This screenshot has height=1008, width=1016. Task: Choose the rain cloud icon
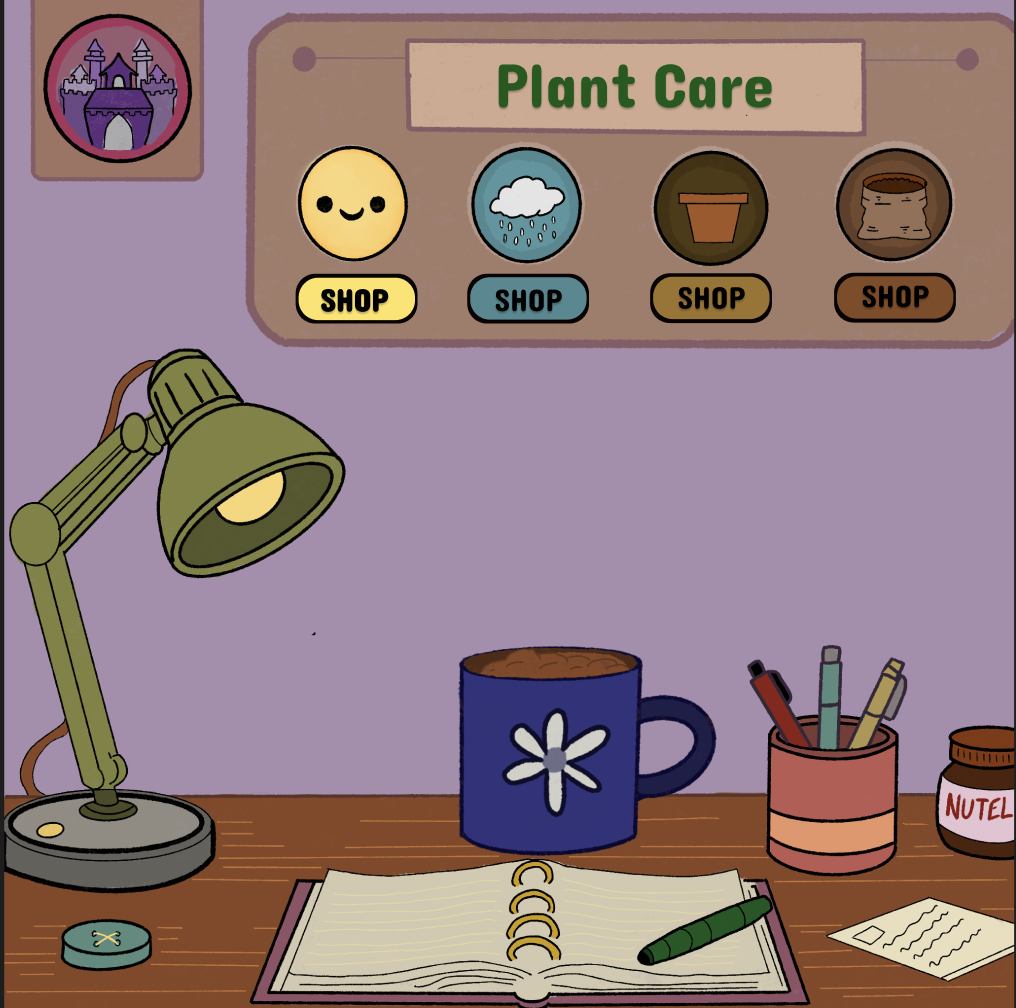526,205
